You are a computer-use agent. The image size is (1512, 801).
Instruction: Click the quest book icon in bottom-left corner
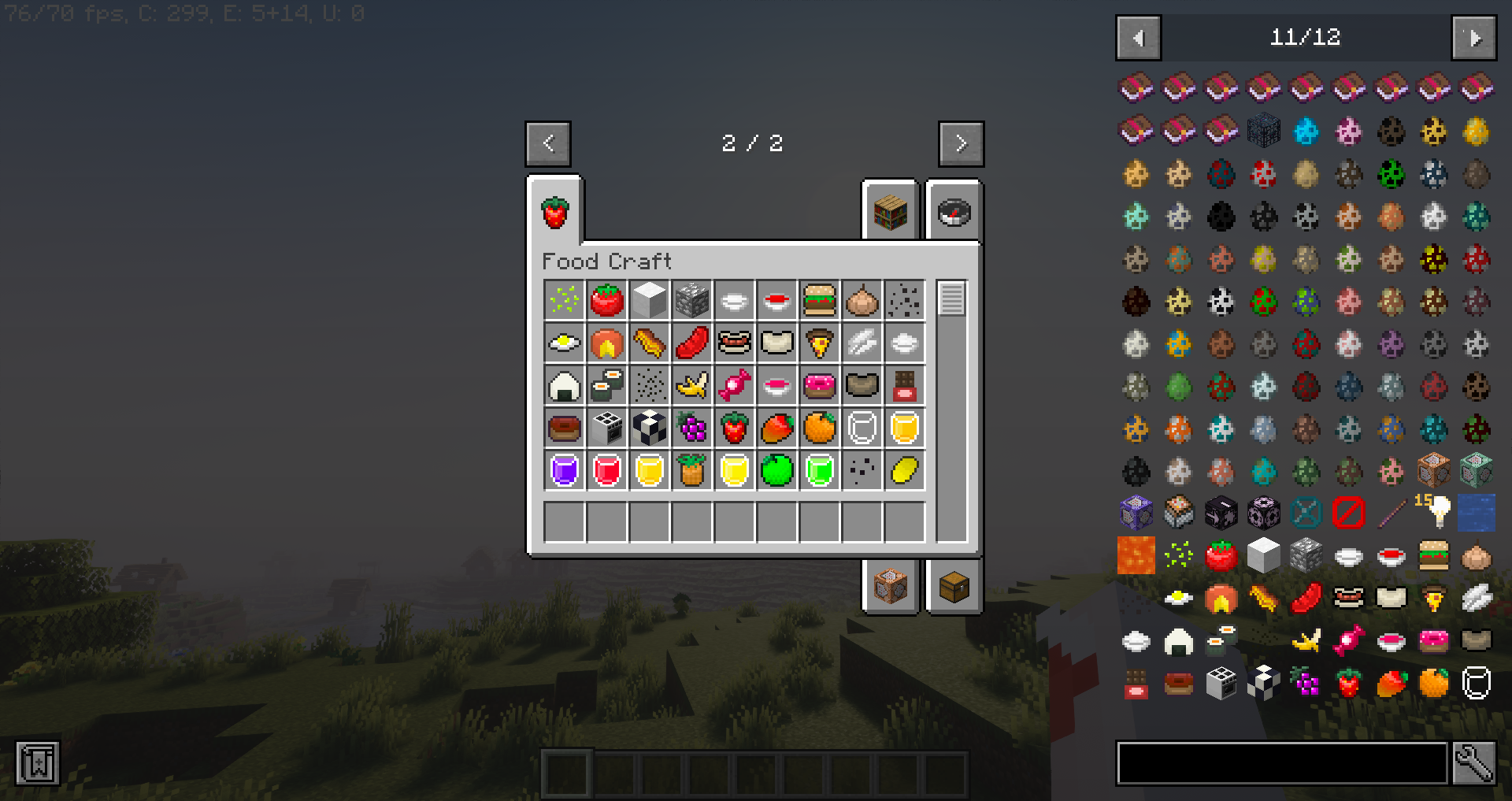click(x=37, y=762)
